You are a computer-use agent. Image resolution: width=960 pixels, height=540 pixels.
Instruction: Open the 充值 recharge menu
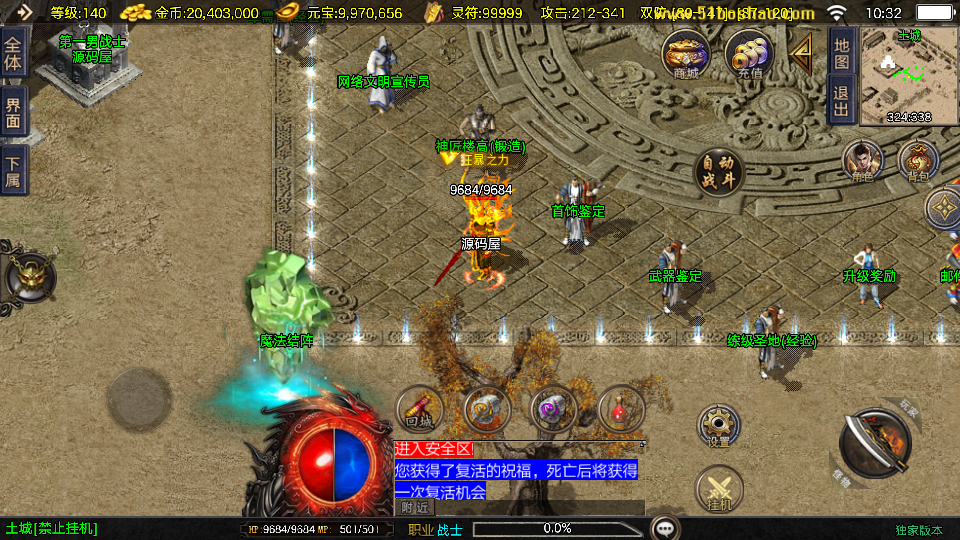(748, 54)
